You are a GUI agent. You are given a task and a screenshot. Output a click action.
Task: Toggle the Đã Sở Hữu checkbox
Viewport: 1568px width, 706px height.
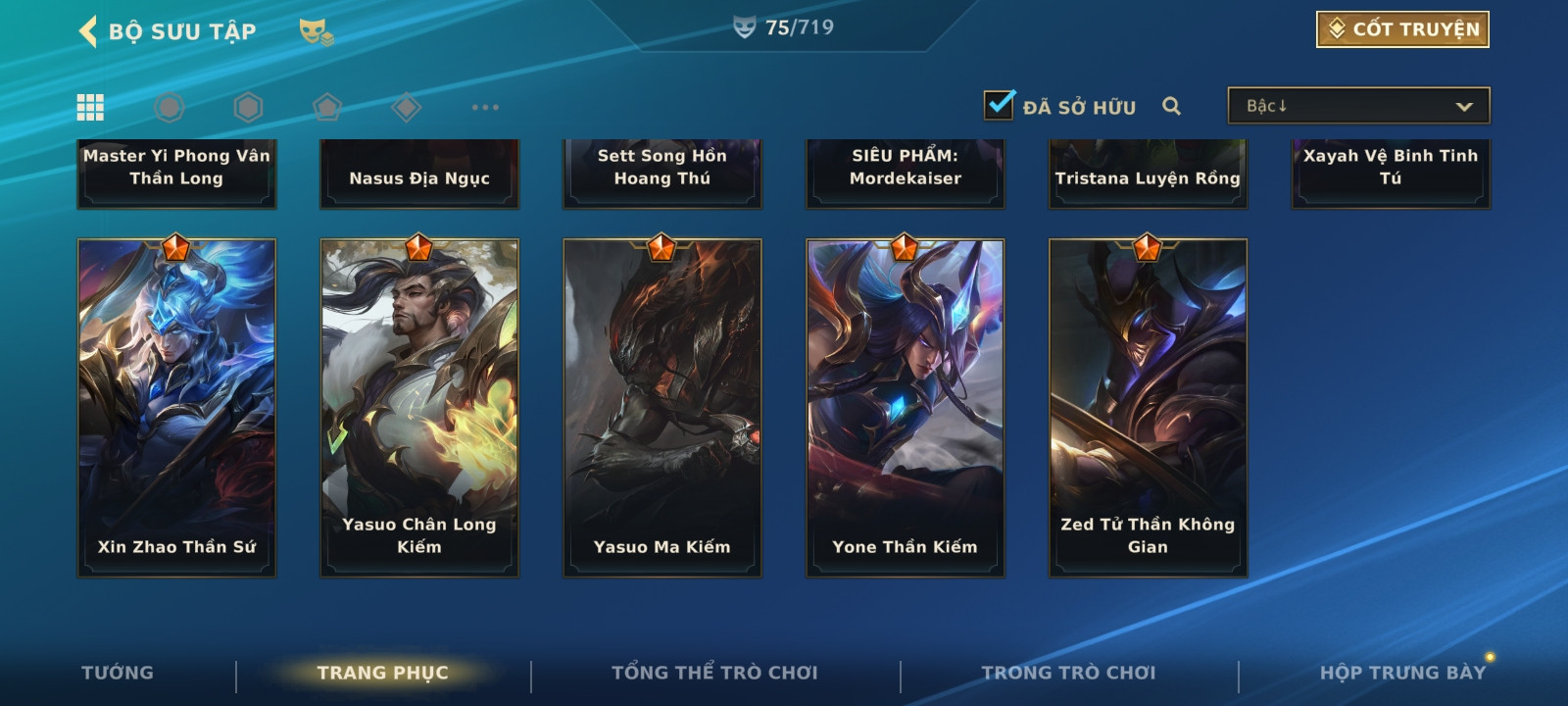pyautogui.click(x=1000, y=105)
